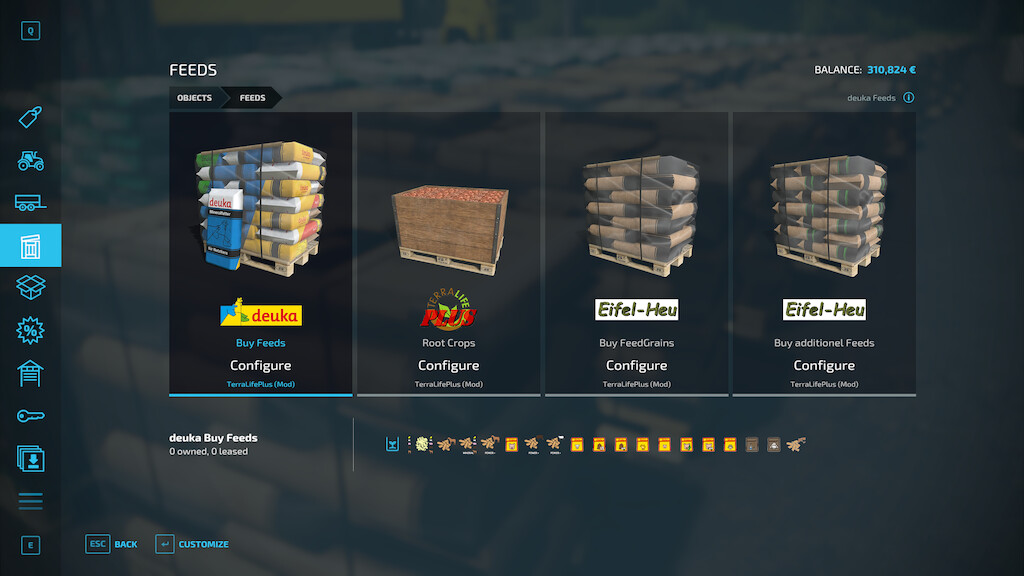Click the CUSTOMIZE button
Viewport: 1024px width, 576px height.
click(x=192, y=545)
